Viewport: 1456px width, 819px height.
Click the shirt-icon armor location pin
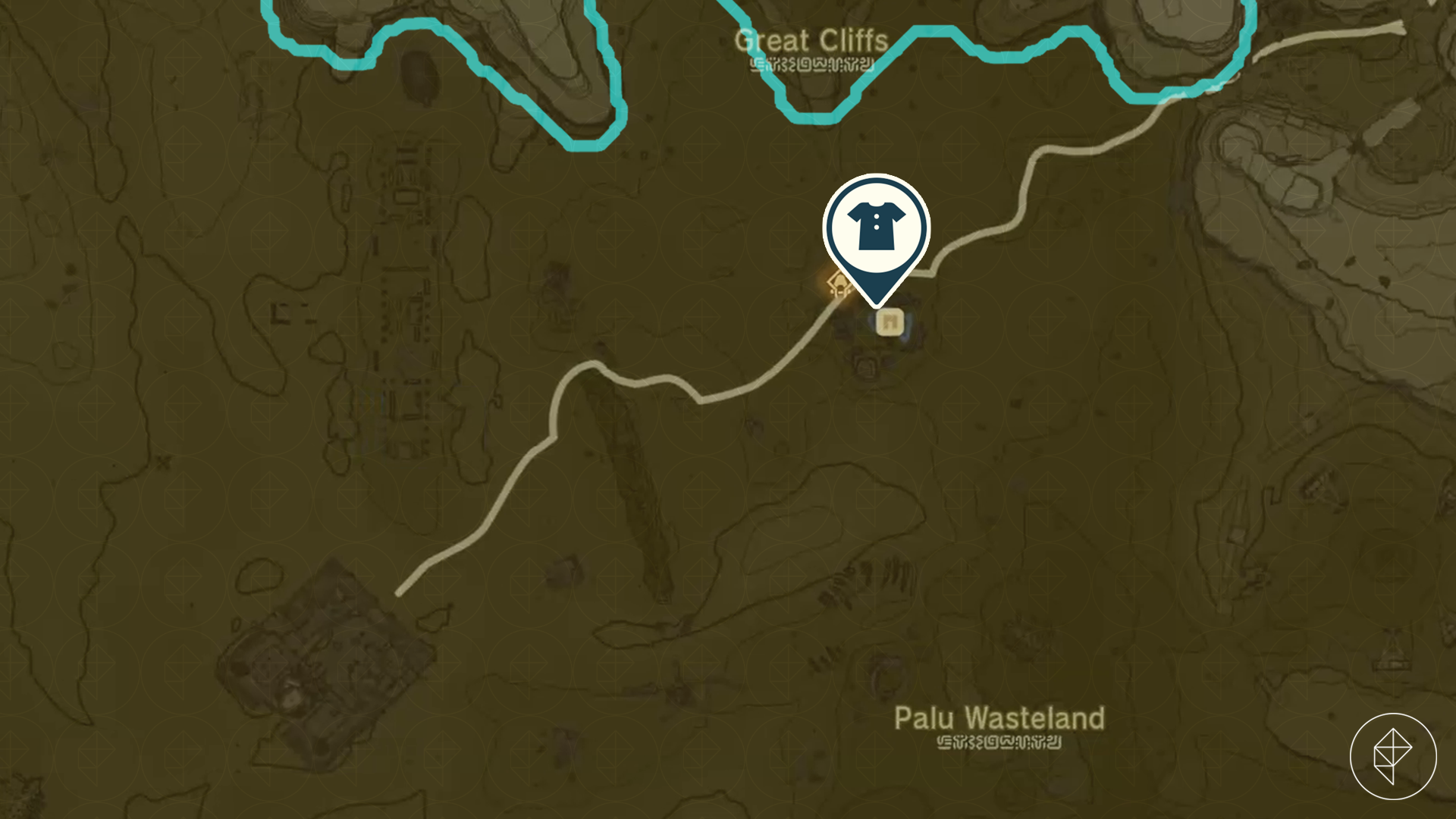[x=876, y=228]
